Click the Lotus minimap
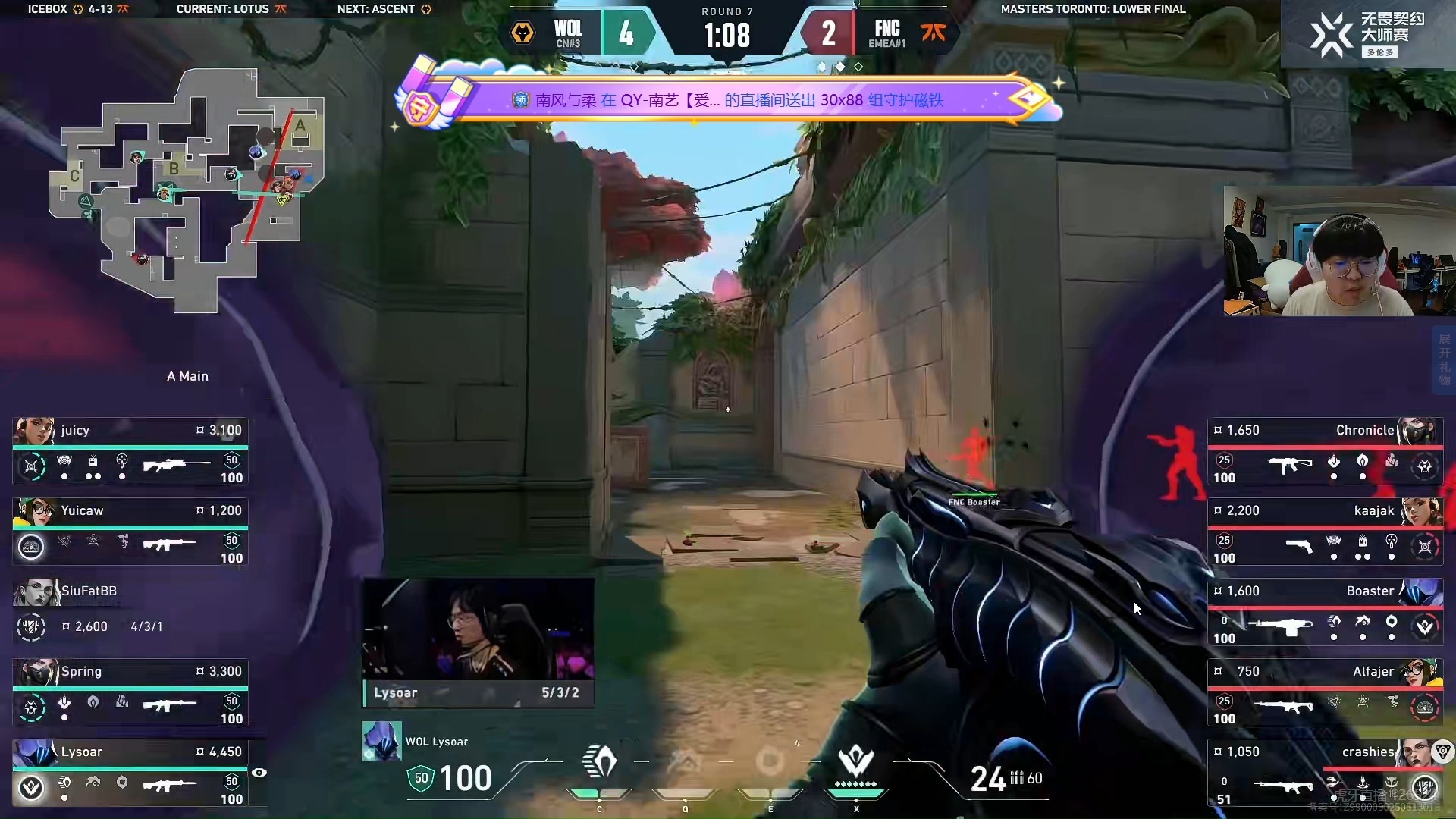Viewport: 1456px width, 819px height. 187,190
